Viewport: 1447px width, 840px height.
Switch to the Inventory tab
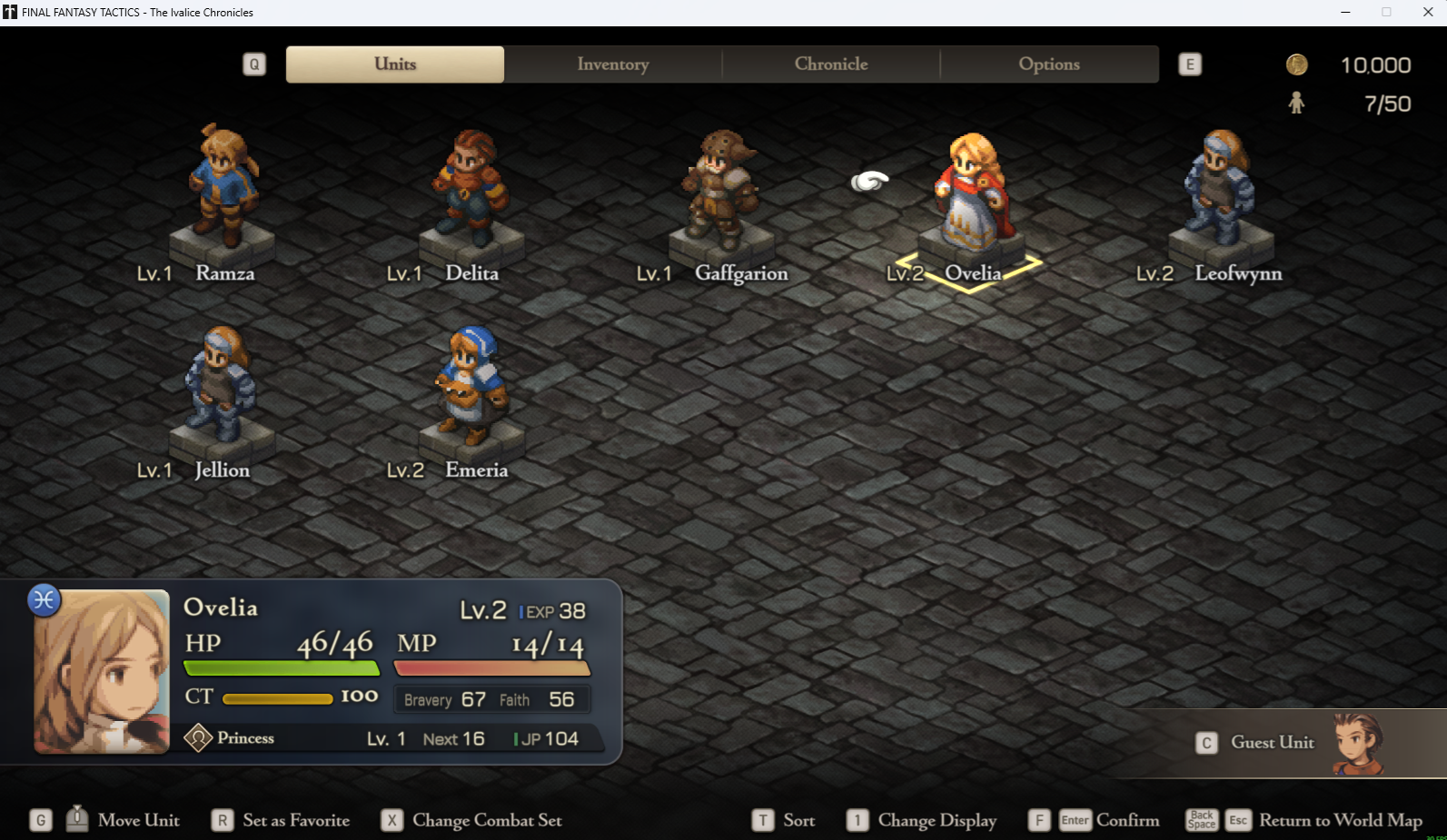click(613, 64)
